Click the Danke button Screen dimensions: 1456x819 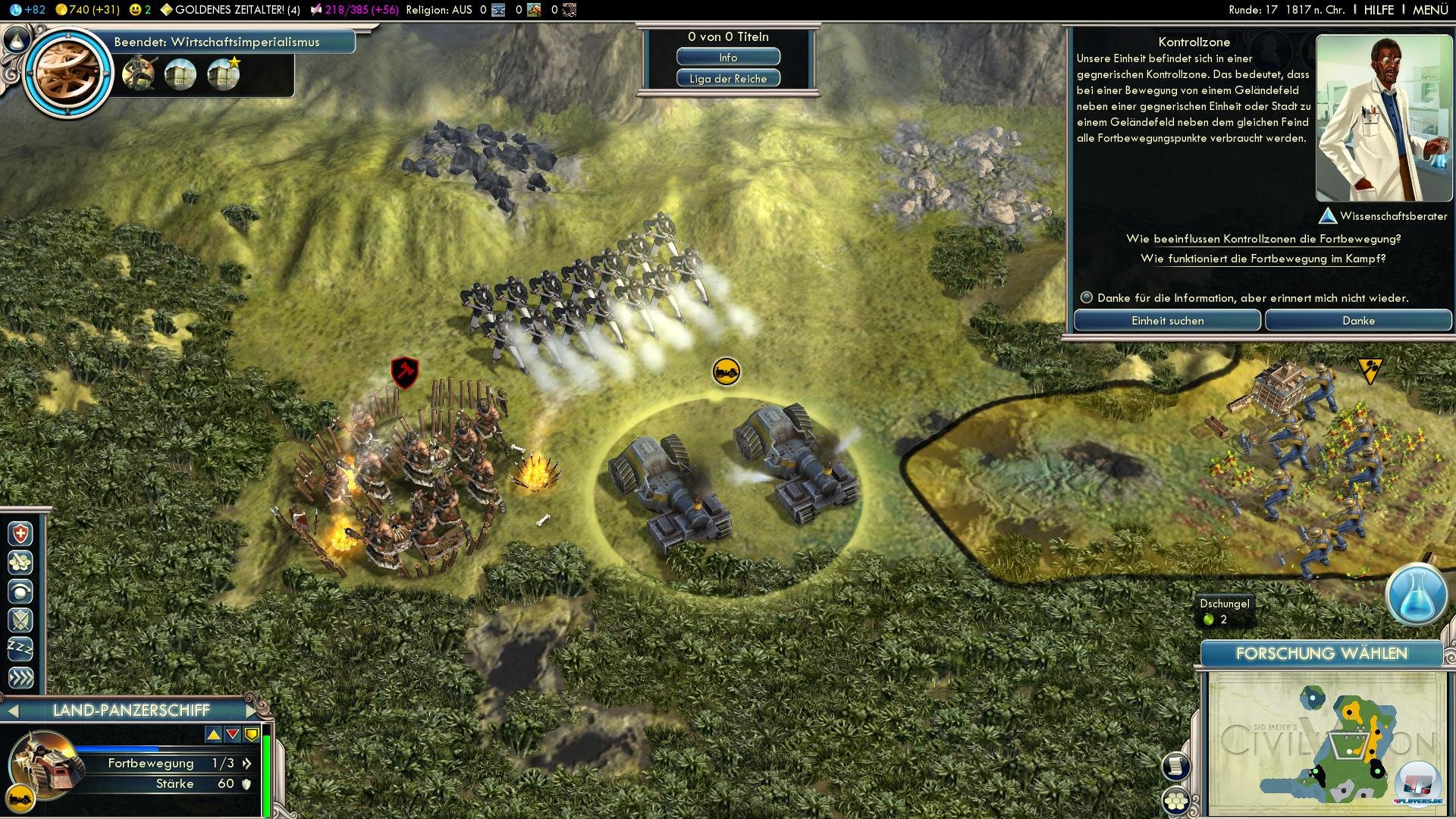pyautogui.click(x=1358, y=321)
